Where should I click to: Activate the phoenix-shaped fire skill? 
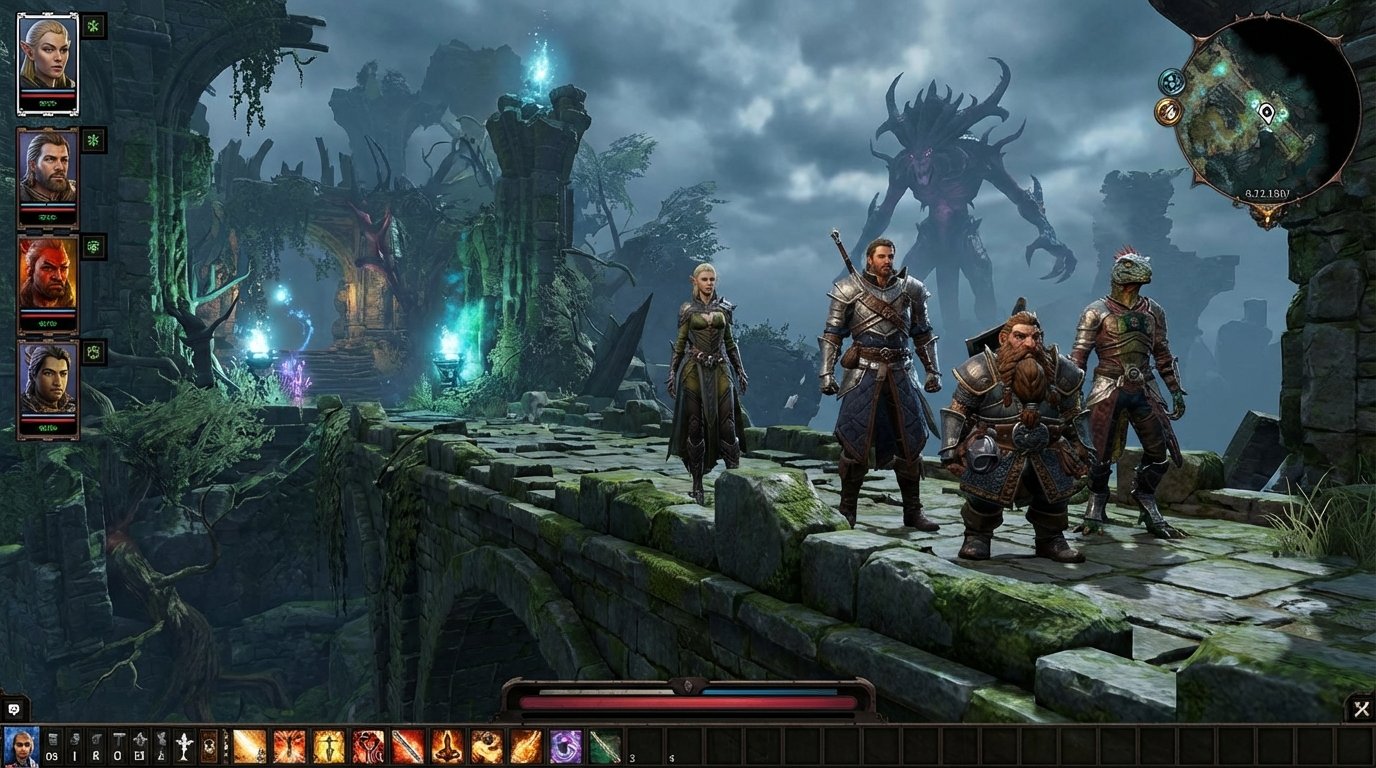[287, 745]
